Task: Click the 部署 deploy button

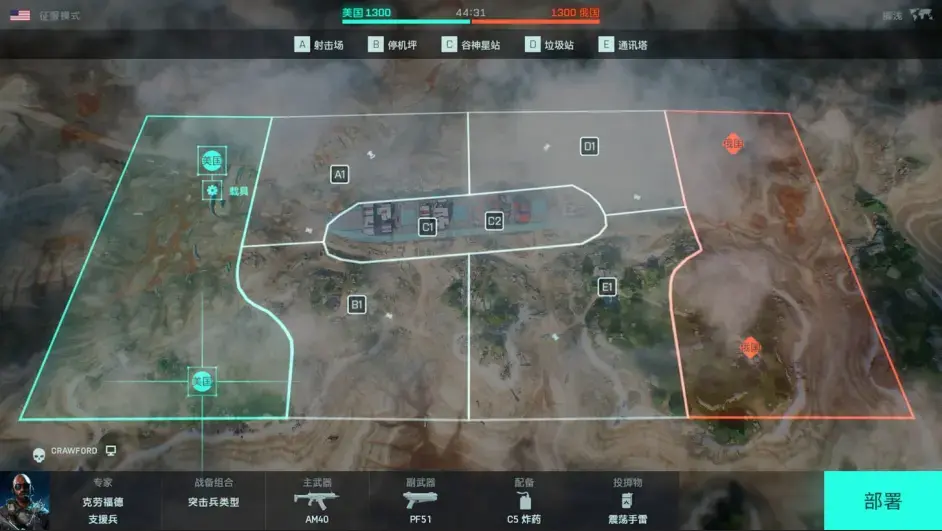Action: coord(882,501)
